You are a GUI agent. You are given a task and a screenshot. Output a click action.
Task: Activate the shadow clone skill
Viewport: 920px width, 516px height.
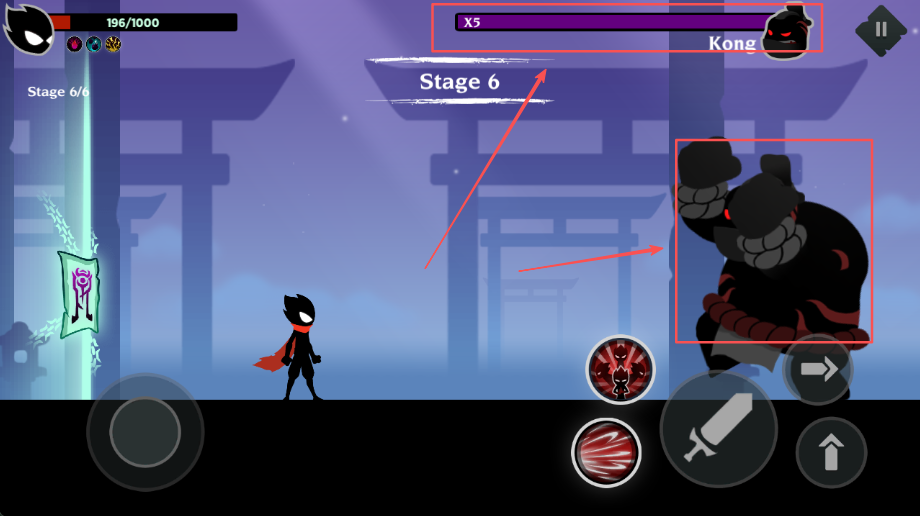click(620, 369)
